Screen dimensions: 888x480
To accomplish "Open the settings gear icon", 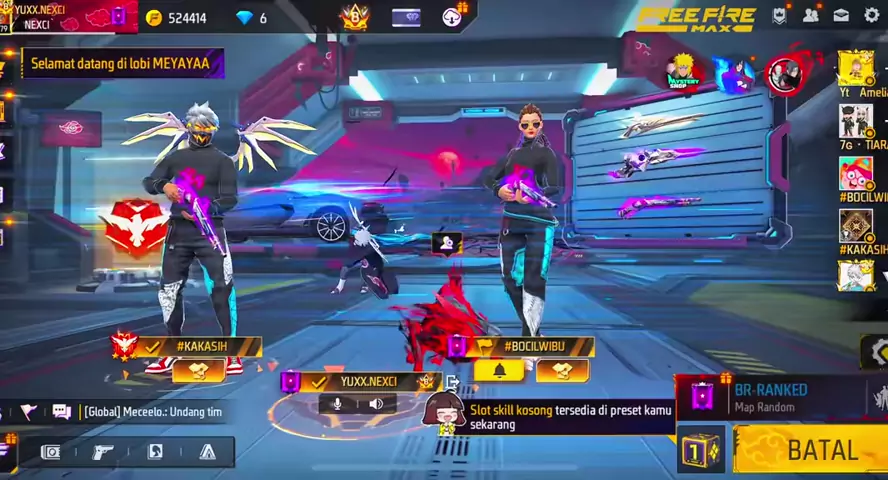I will [871, 16].
